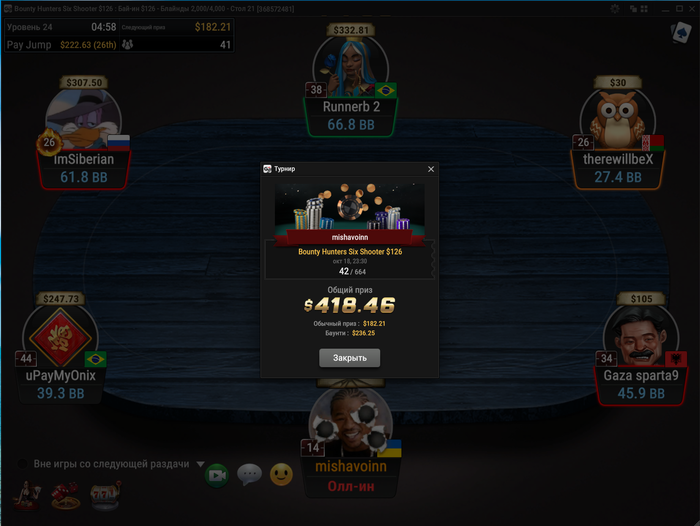This screenshot has height=526, width=700.
Task: Open the smiley emoji menu
Action: point(282,475)
